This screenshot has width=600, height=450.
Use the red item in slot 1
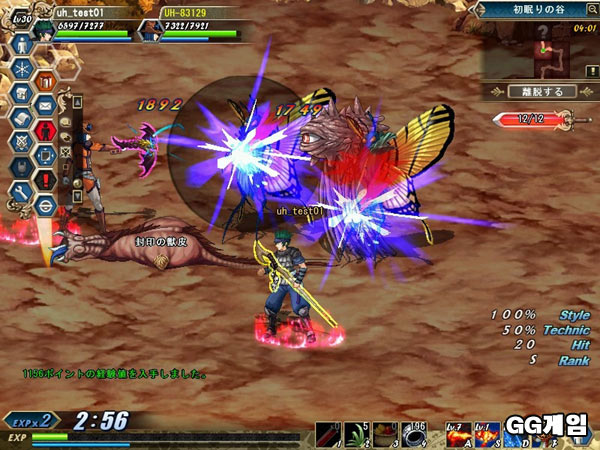point(329,433)
